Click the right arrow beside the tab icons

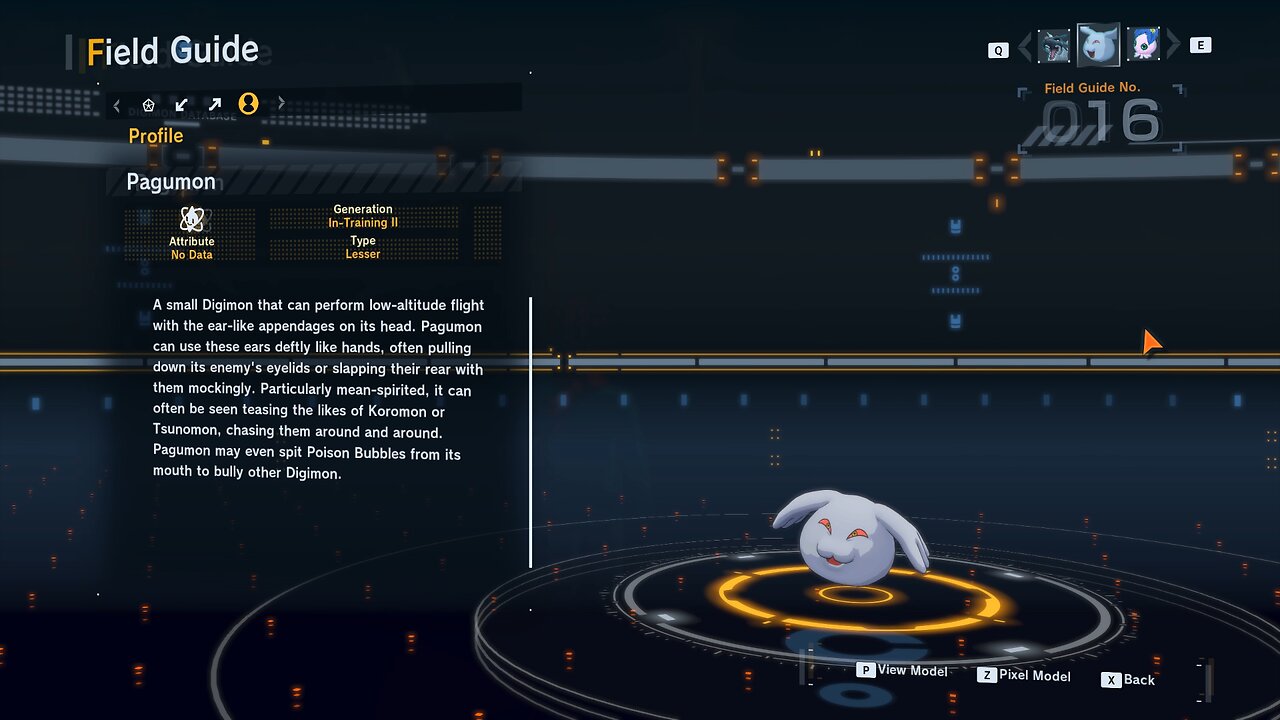[281, 103]
